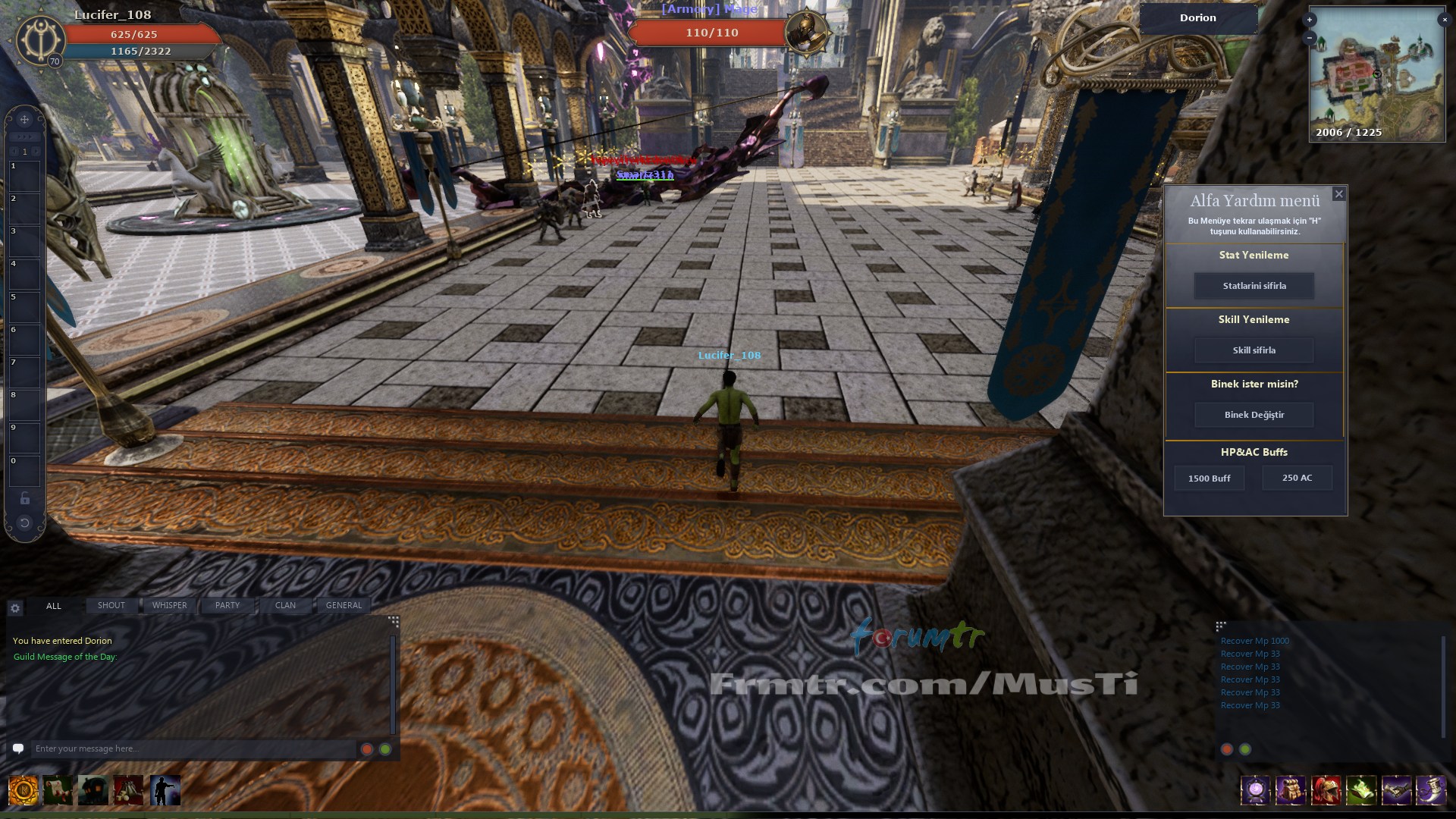1456x819 pixels.
Task: Click the Statlarini sifirla button
Action: [x=1254, y=286]
